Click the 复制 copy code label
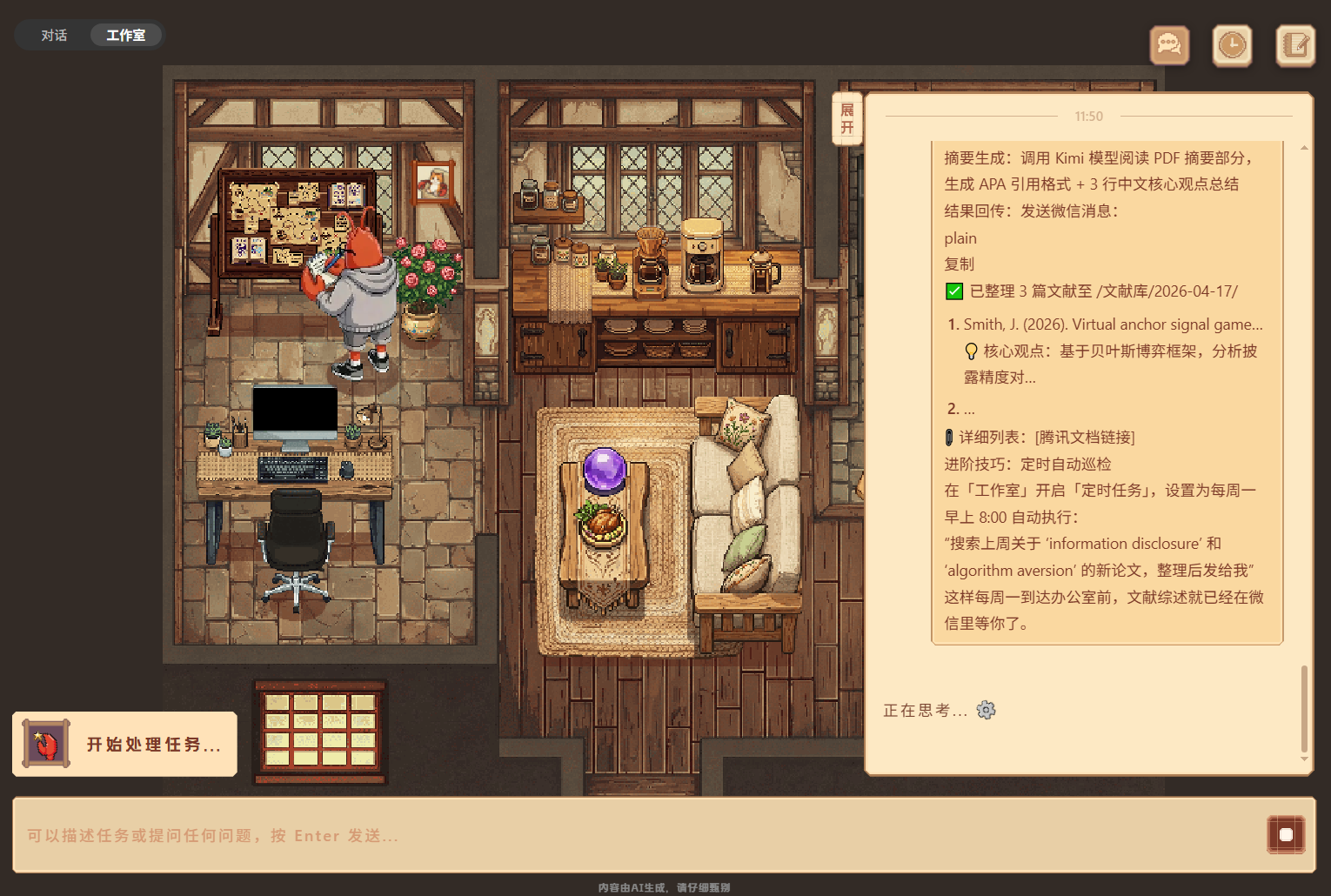 [x=960, y=264]
